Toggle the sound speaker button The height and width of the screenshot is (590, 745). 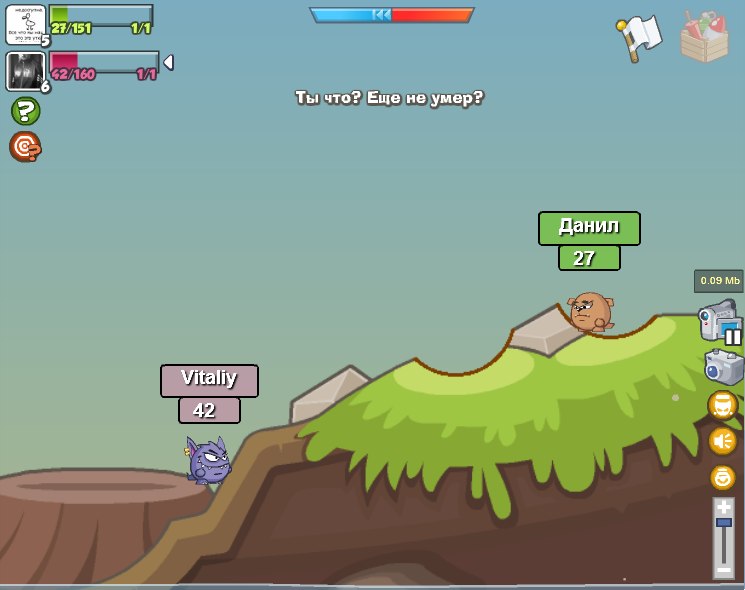pyautogui.click(x=722, y=441)
